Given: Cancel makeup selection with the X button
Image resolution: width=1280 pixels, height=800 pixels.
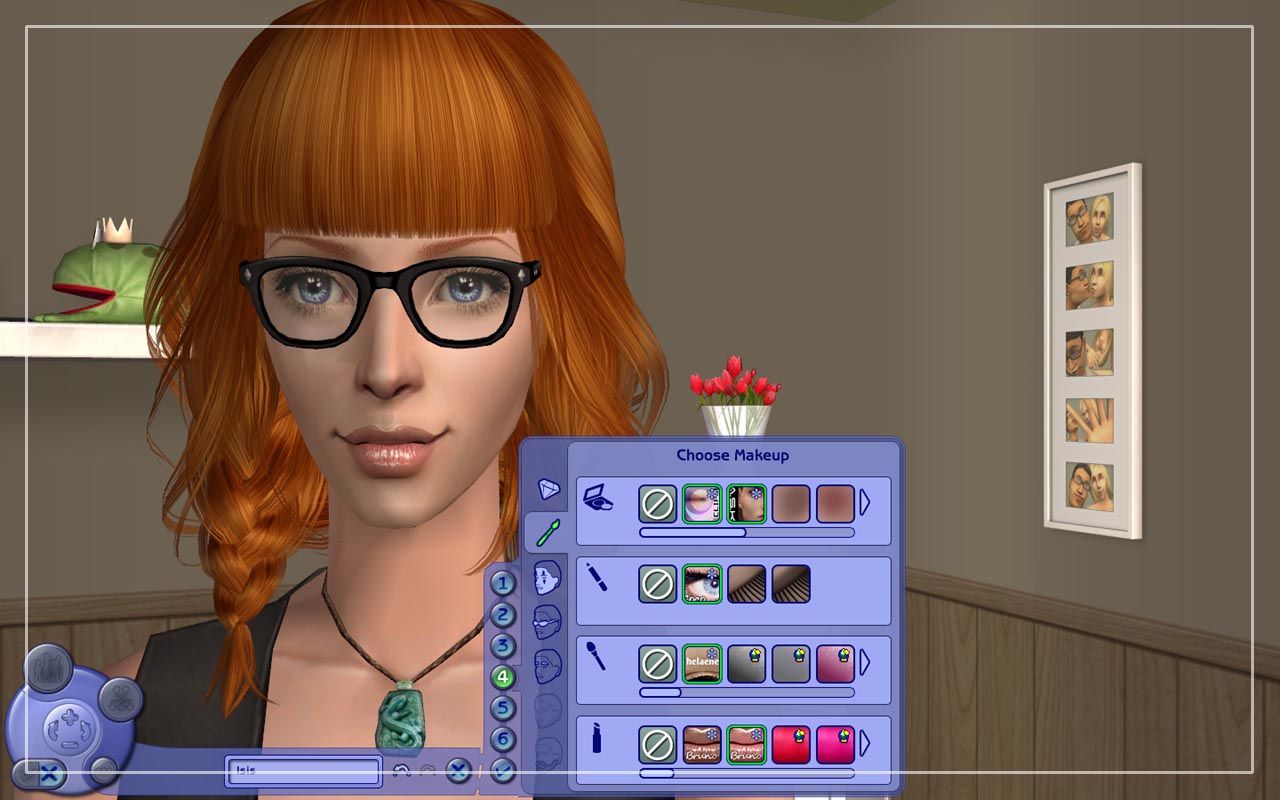Looking at the screenshot, I should click(x=457, y=771).
